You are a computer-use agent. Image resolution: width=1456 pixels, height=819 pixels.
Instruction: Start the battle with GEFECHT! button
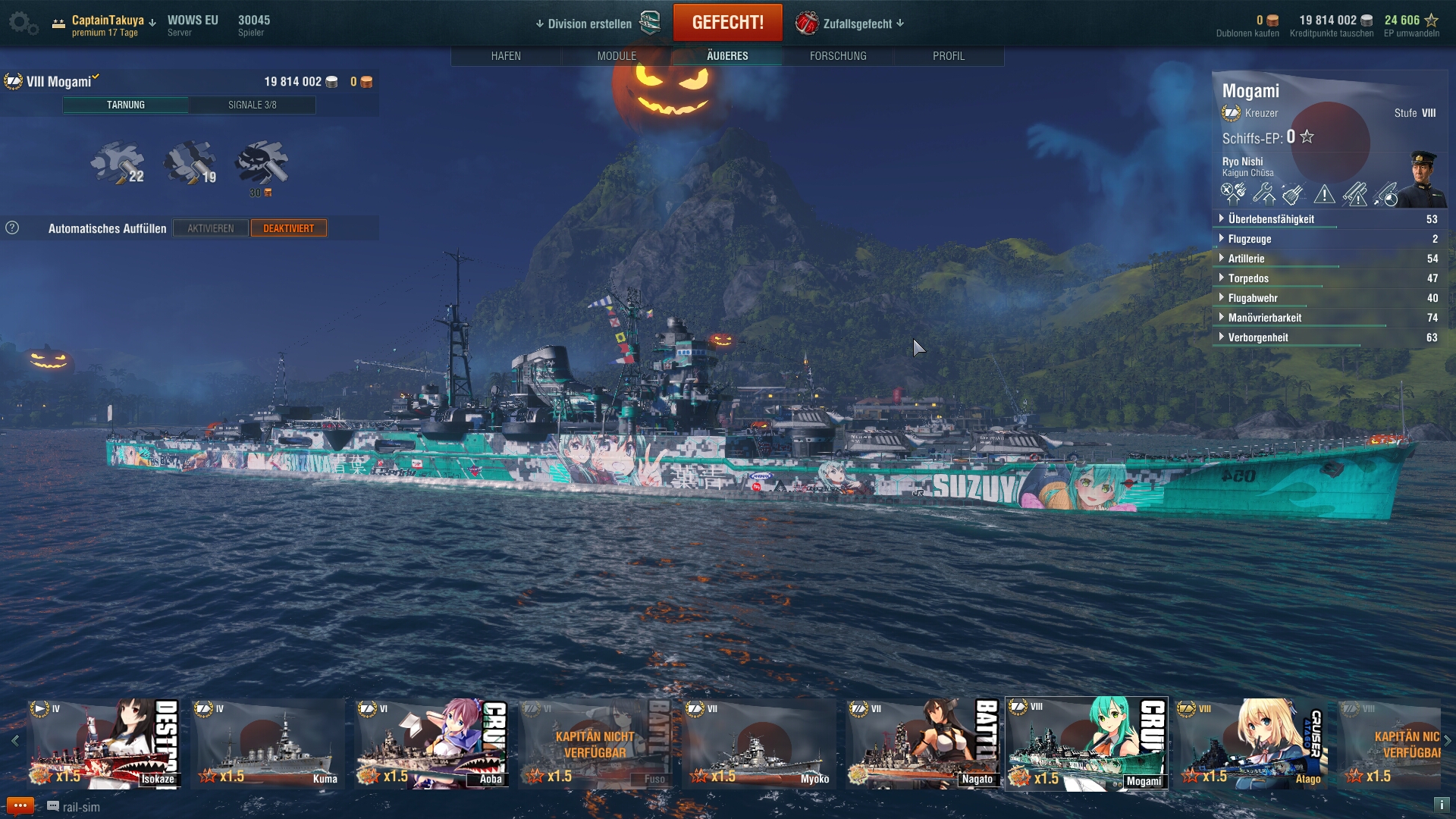(x=727, y=23)
